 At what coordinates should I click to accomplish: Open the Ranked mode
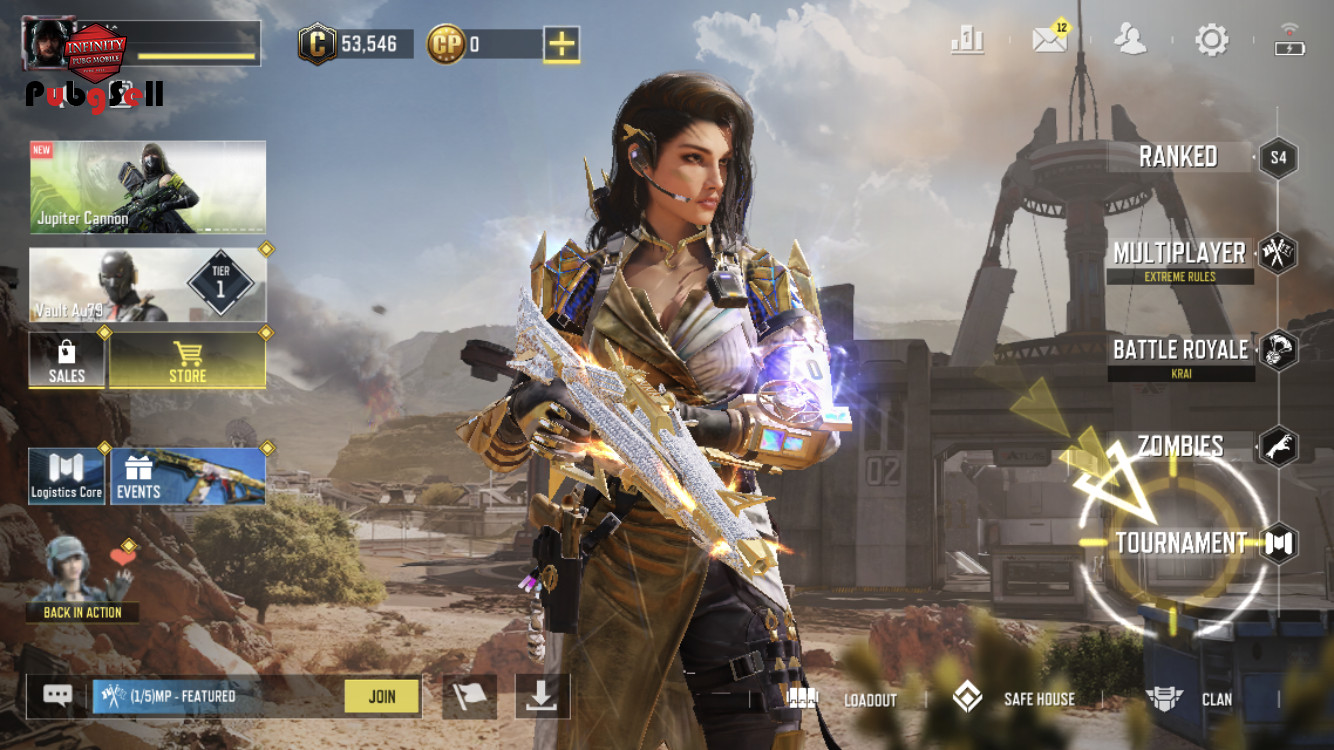pos(1178,157)
